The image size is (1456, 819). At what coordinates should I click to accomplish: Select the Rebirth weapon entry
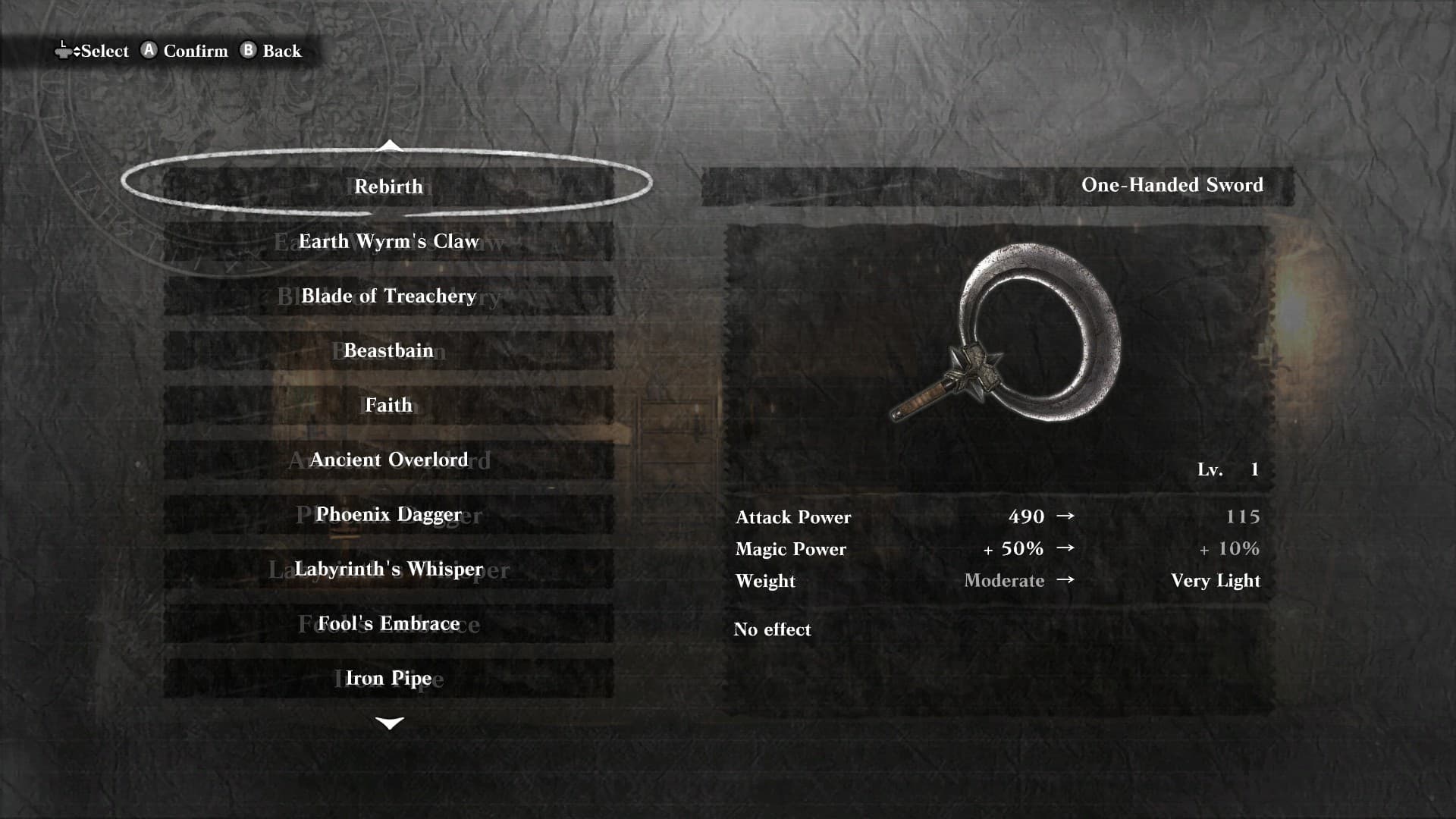[x=388, y=187]
